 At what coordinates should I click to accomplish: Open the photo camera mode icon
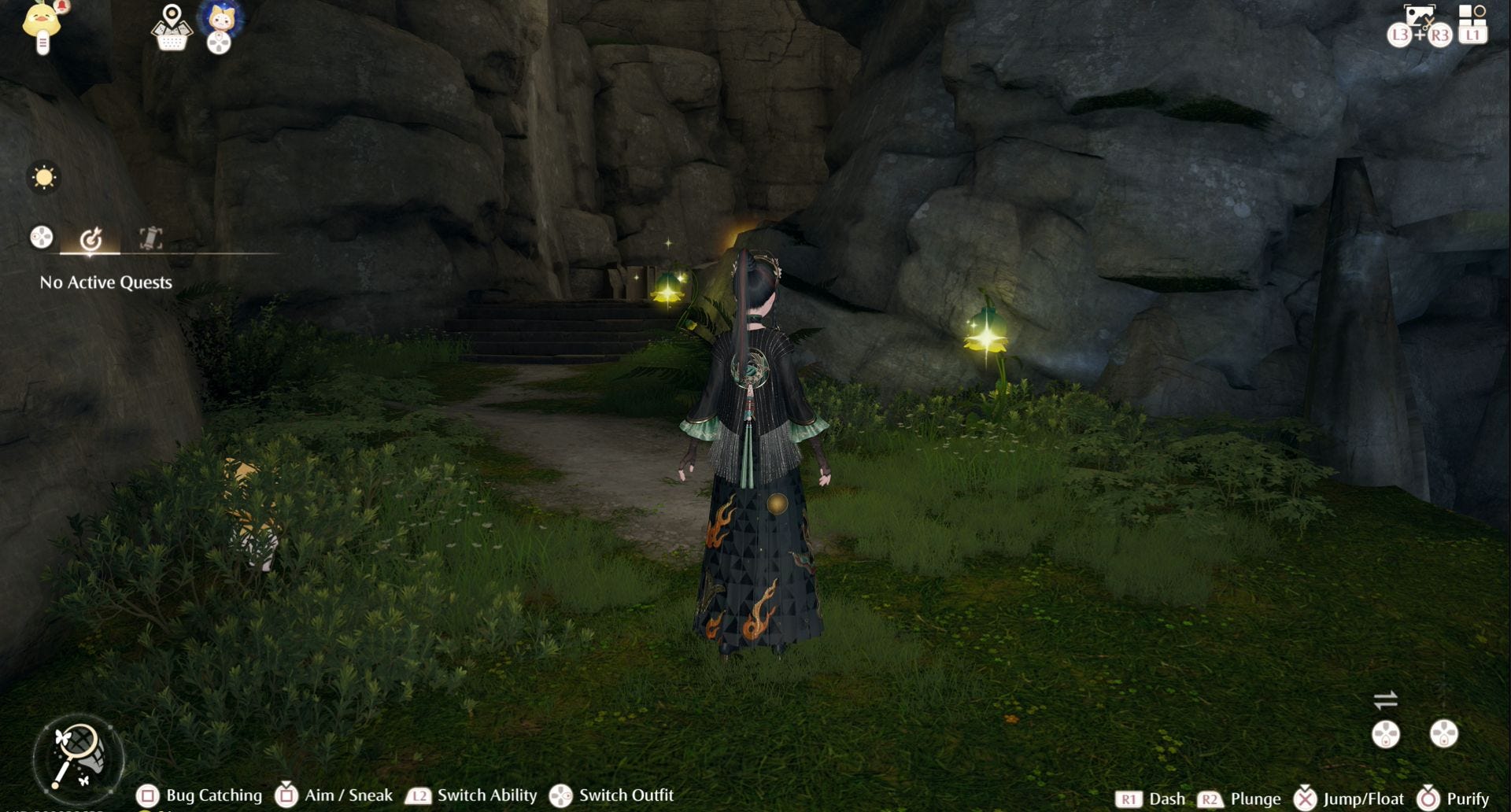coord(1419,17)
